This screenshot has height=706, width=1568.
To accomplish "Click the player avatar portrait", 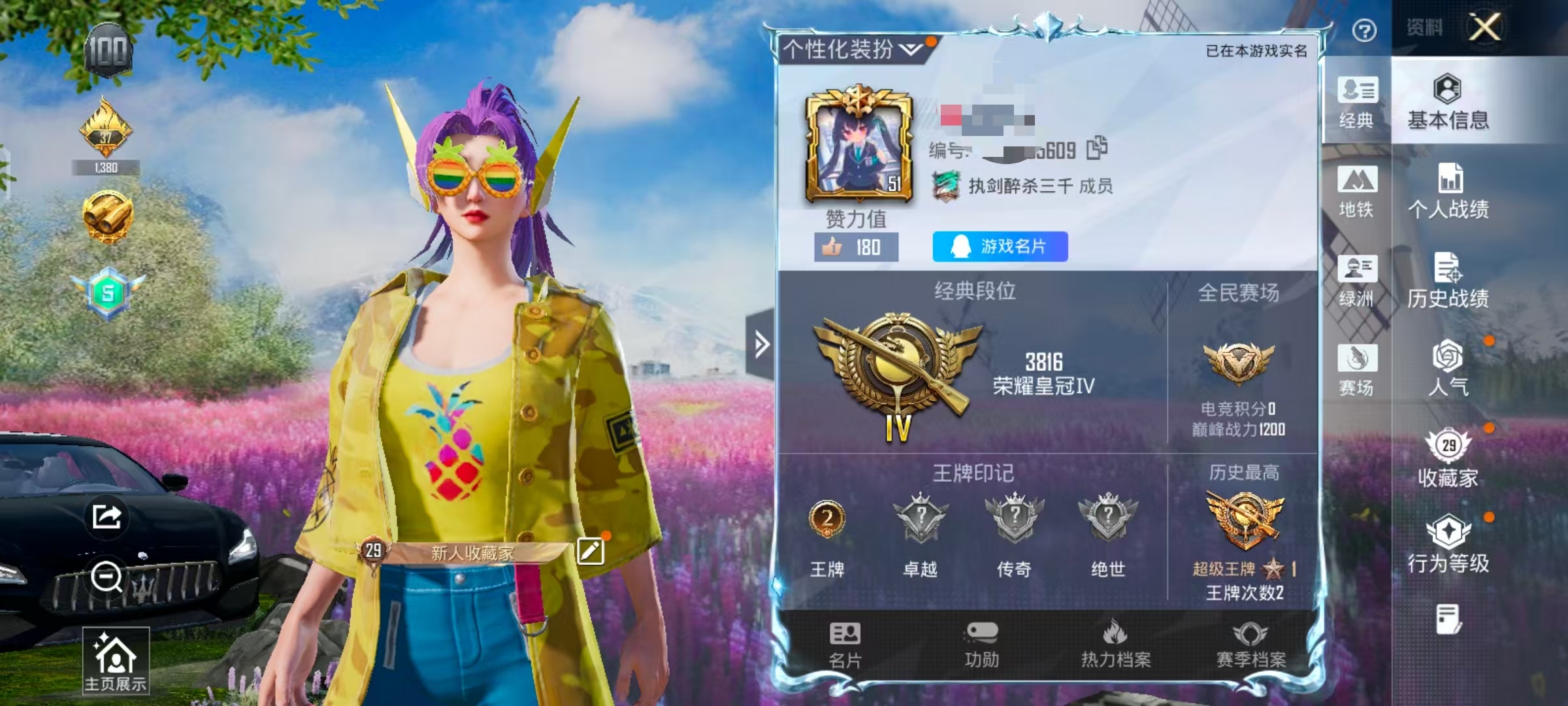I will (859, 152).
